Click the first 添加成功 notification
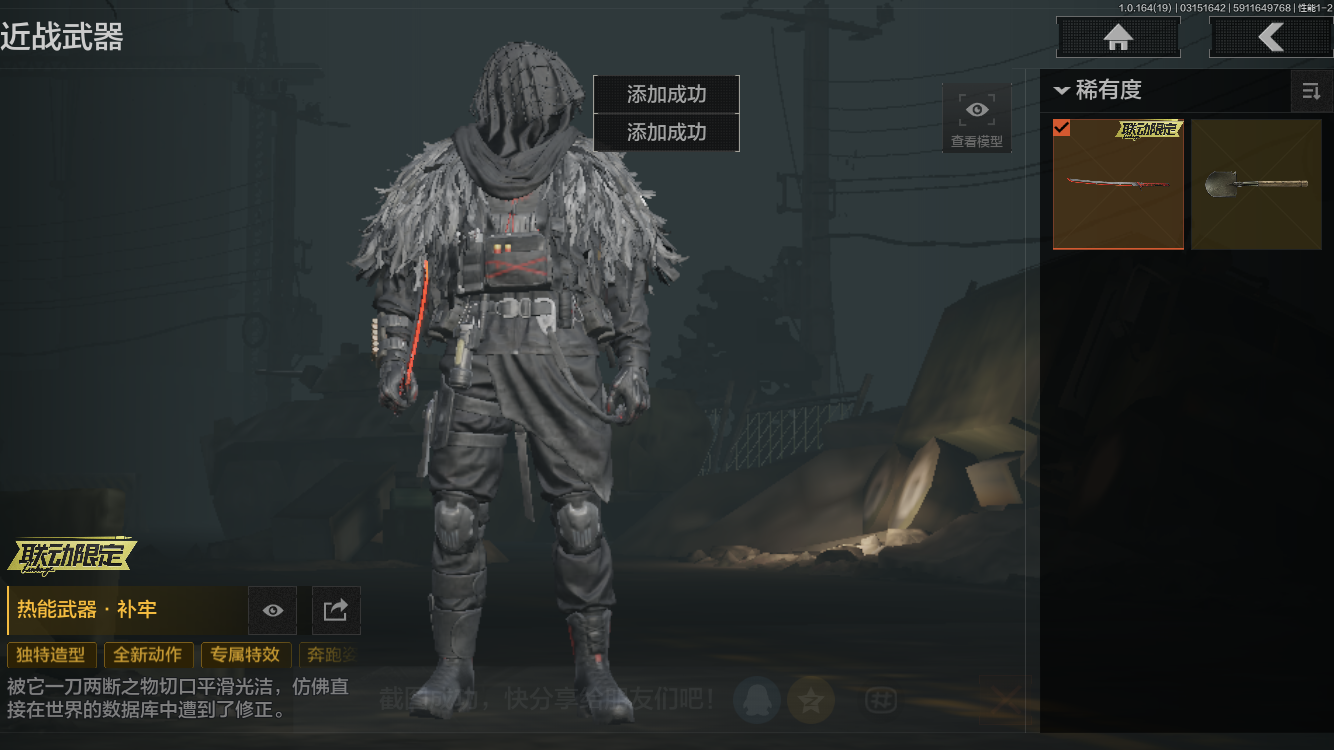1334x750 pixels. (x=666, y=94)
